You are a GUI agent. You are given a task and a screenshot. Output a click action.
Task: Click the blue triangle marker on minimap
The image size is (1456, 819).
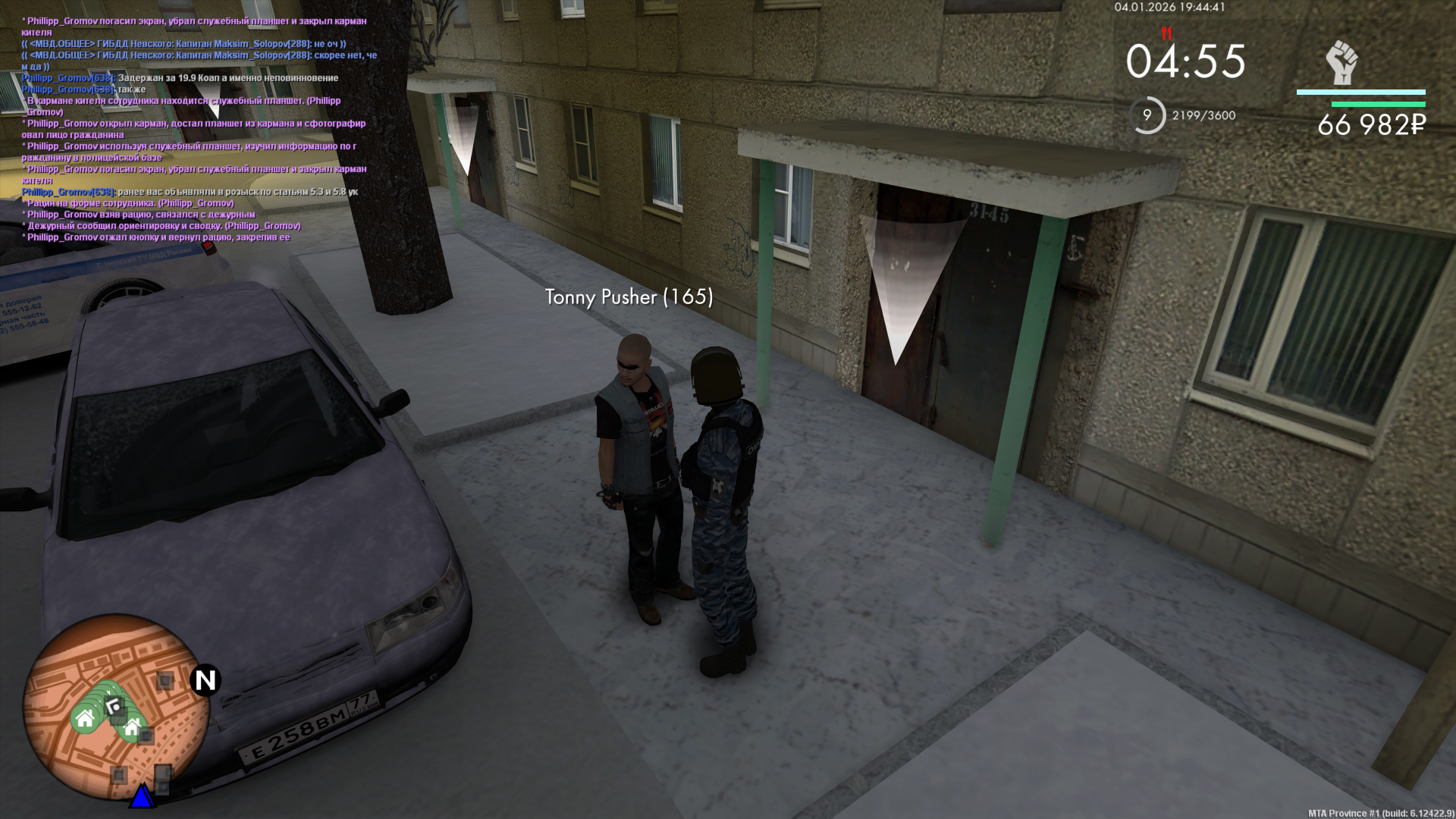pos(142,796)
